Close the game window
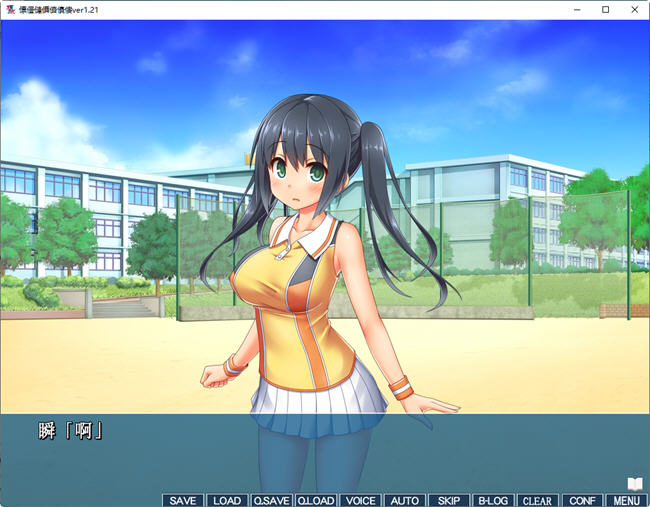The height and width of the screenshot is (507, 650). click(633, 9)
